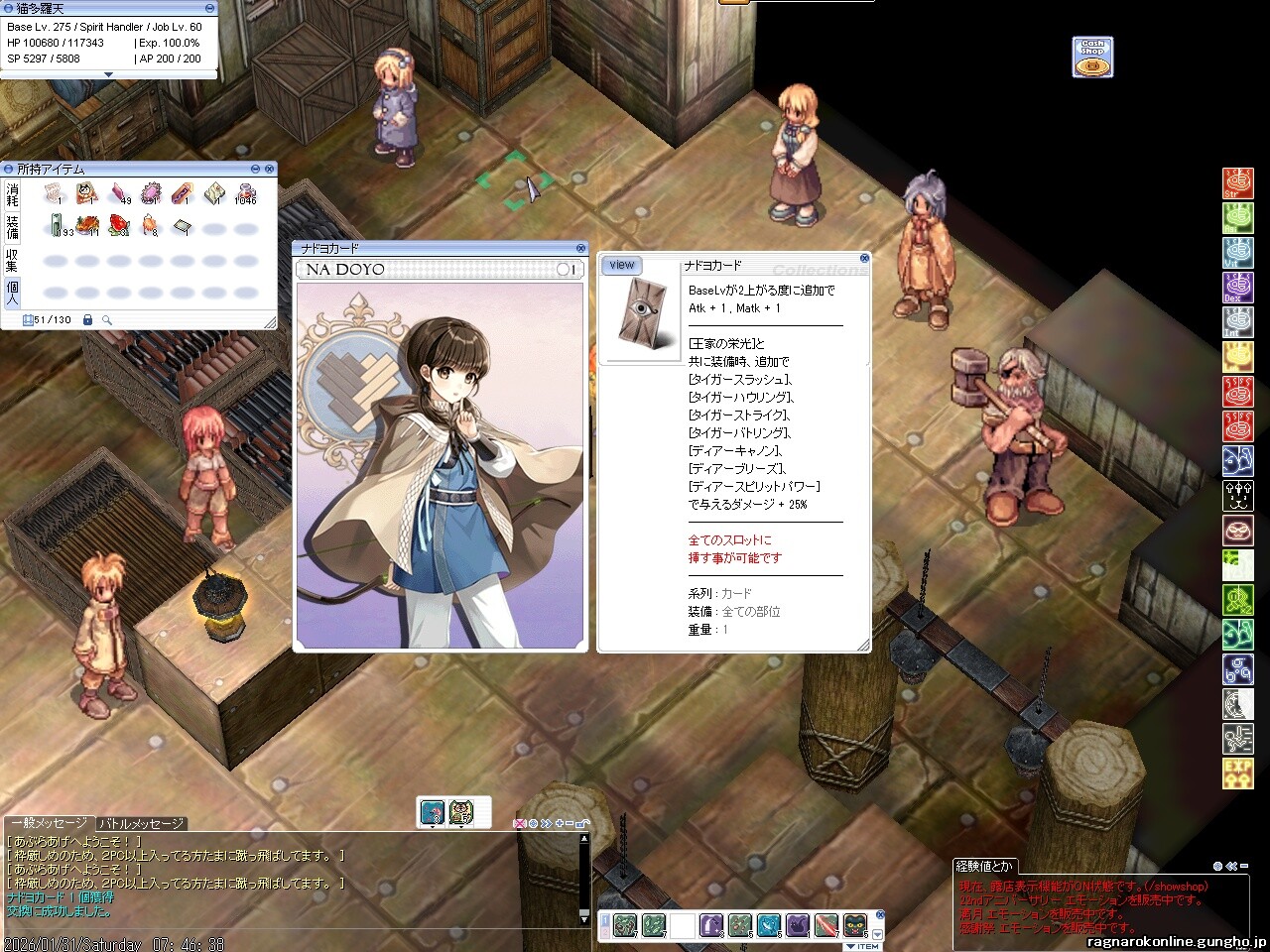Image resolution: width=1270 pixels, height=952 pixels.
Task: Activate the black cat face hotbar skill
Action: click(x=854, y=926)
